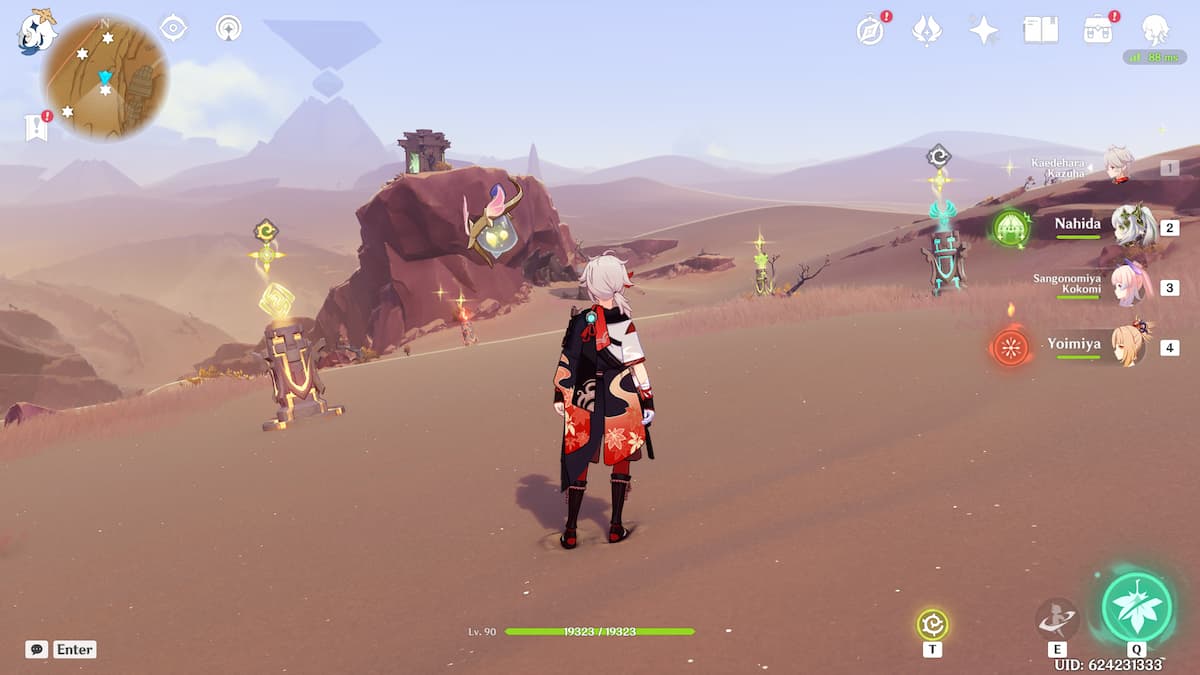Open the character screen head icon
1200x675 pixels.
point(1155,29)
